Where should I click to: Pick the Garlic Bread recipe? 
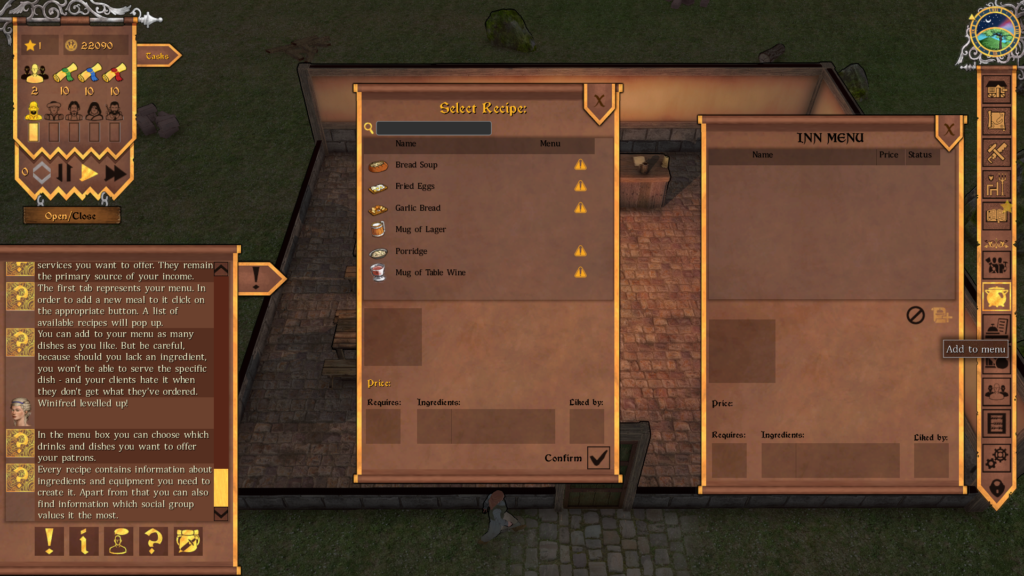click(x=417, y=208)
